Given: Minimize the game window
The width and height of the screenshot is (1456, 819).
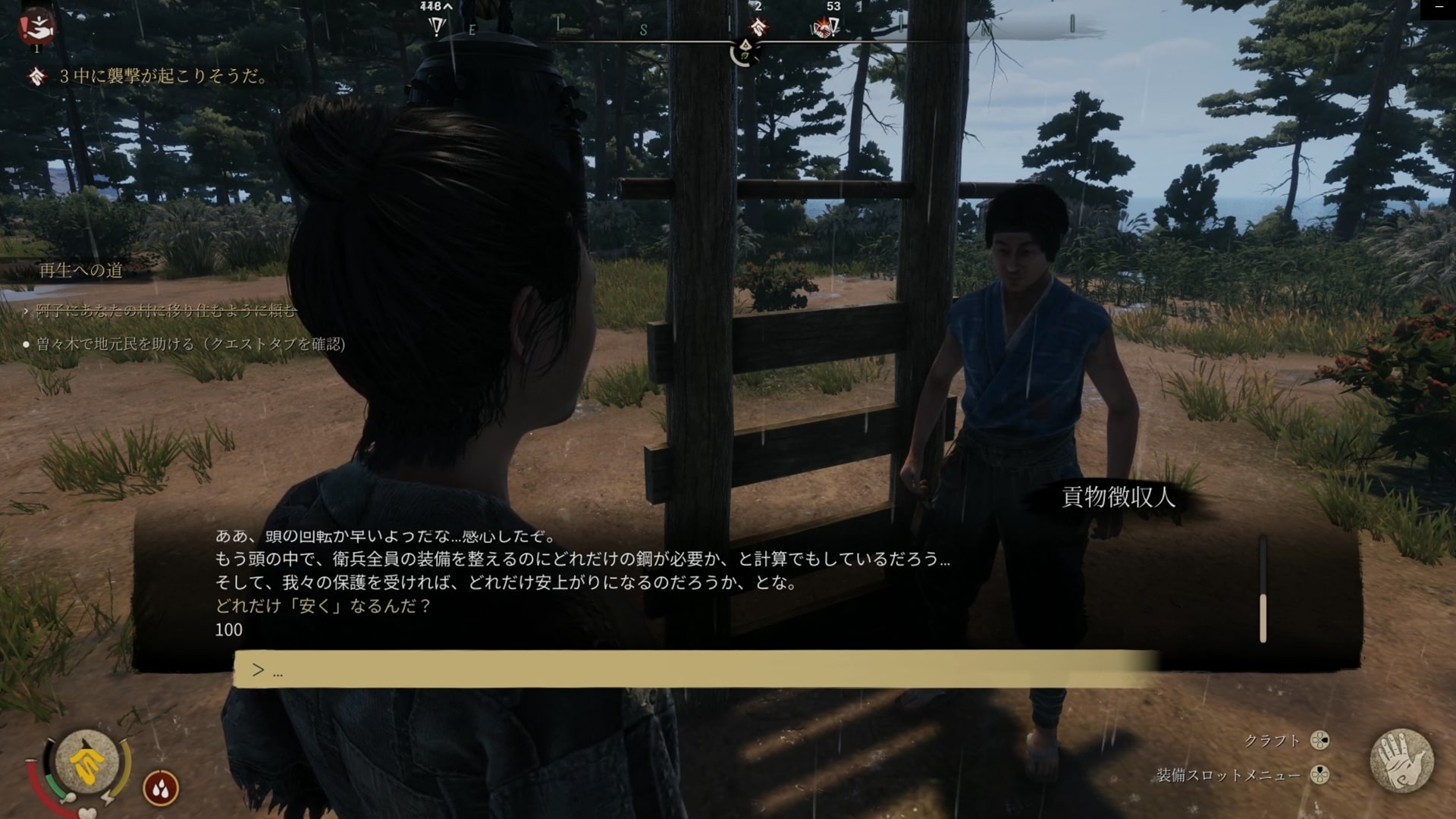Looking at the screenshot, I should 1439,8.
